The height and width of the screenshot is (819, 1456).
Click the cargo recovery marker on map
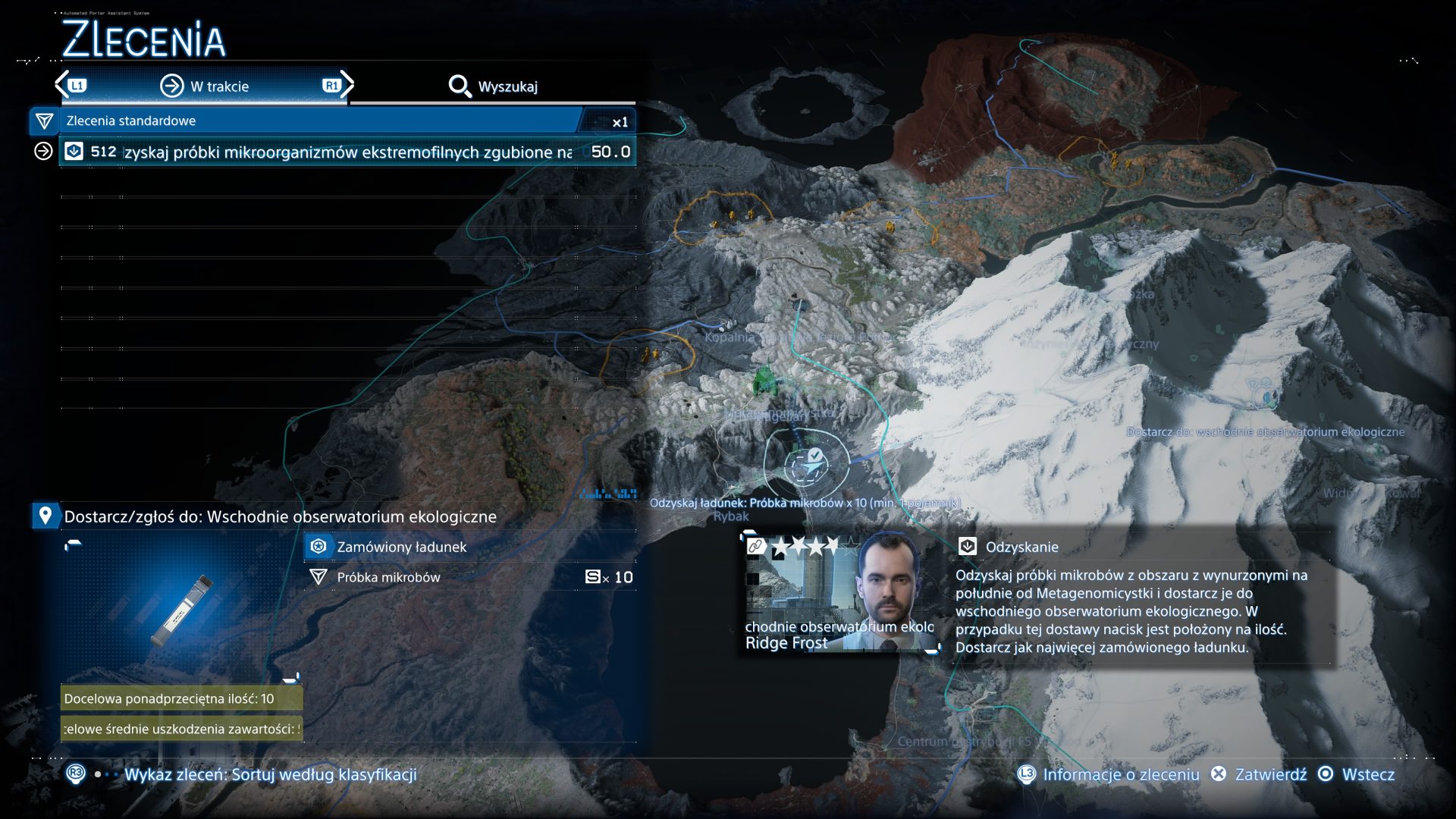pyautogui.click(x=806, y=462)
